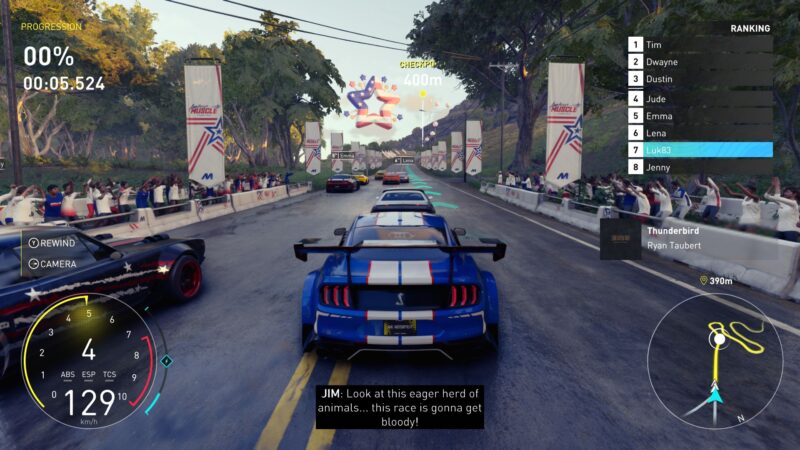Screen dimensions: 800x450
Task: Select Jude's ranking row
Action: [700, 98]
